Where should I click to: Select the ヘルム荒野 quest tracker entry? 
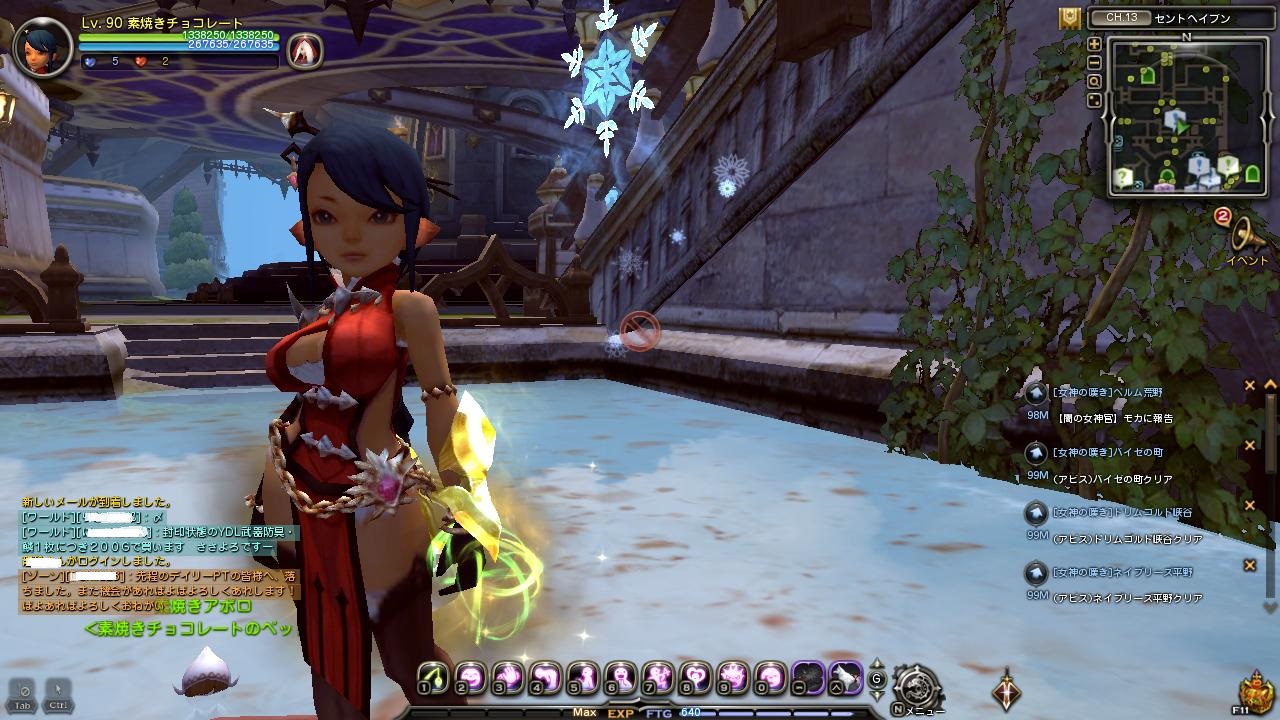[x=1112, y=392]
